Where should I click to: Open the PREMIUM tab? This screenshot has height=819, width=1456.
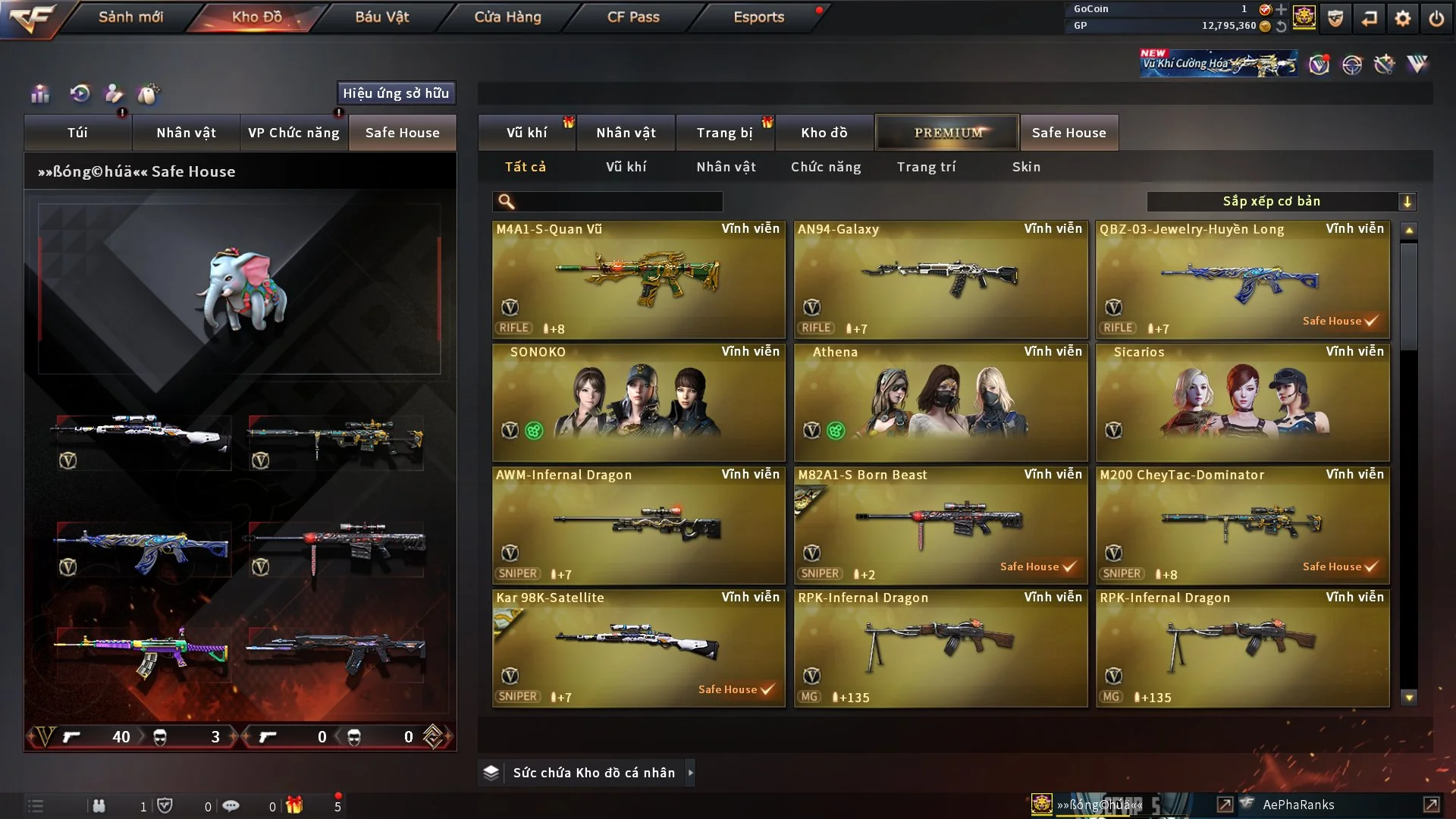click(x=947, y=133)
